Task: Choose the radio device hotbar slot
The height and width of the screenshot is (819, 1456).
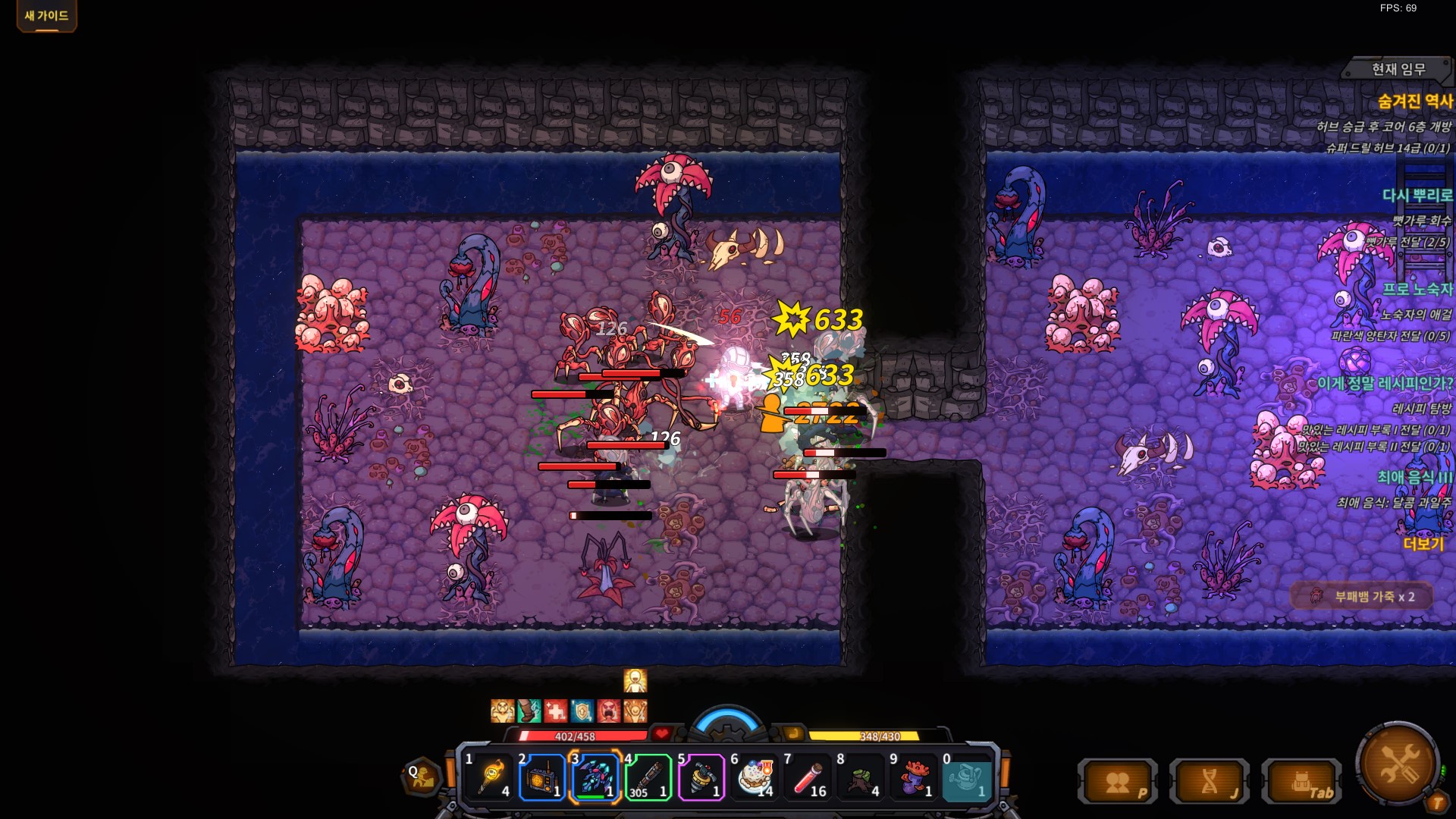Action: tap(542, 777)
